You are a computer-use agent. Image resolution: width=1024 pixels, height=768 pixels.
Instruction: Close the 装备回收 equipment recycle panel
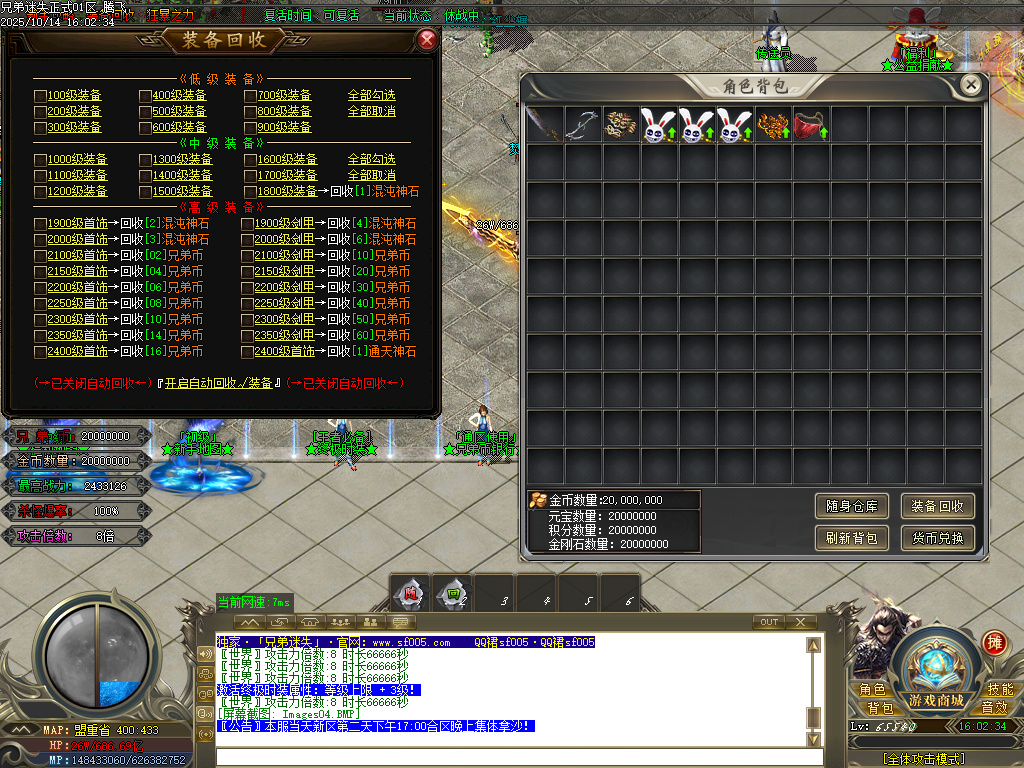(x=427, y=40)
